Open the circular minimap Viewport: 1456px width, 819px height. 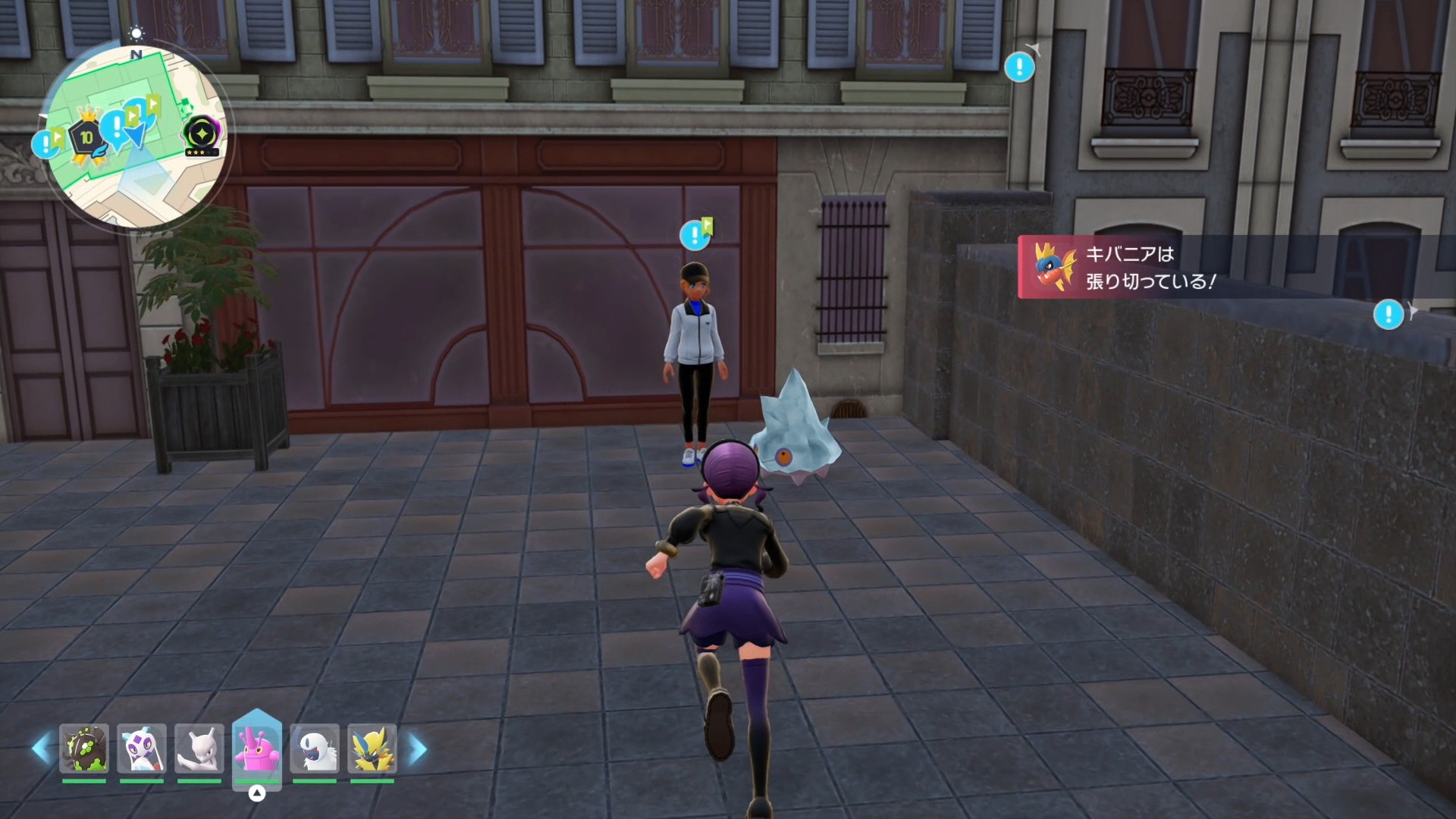pos(136,136)
